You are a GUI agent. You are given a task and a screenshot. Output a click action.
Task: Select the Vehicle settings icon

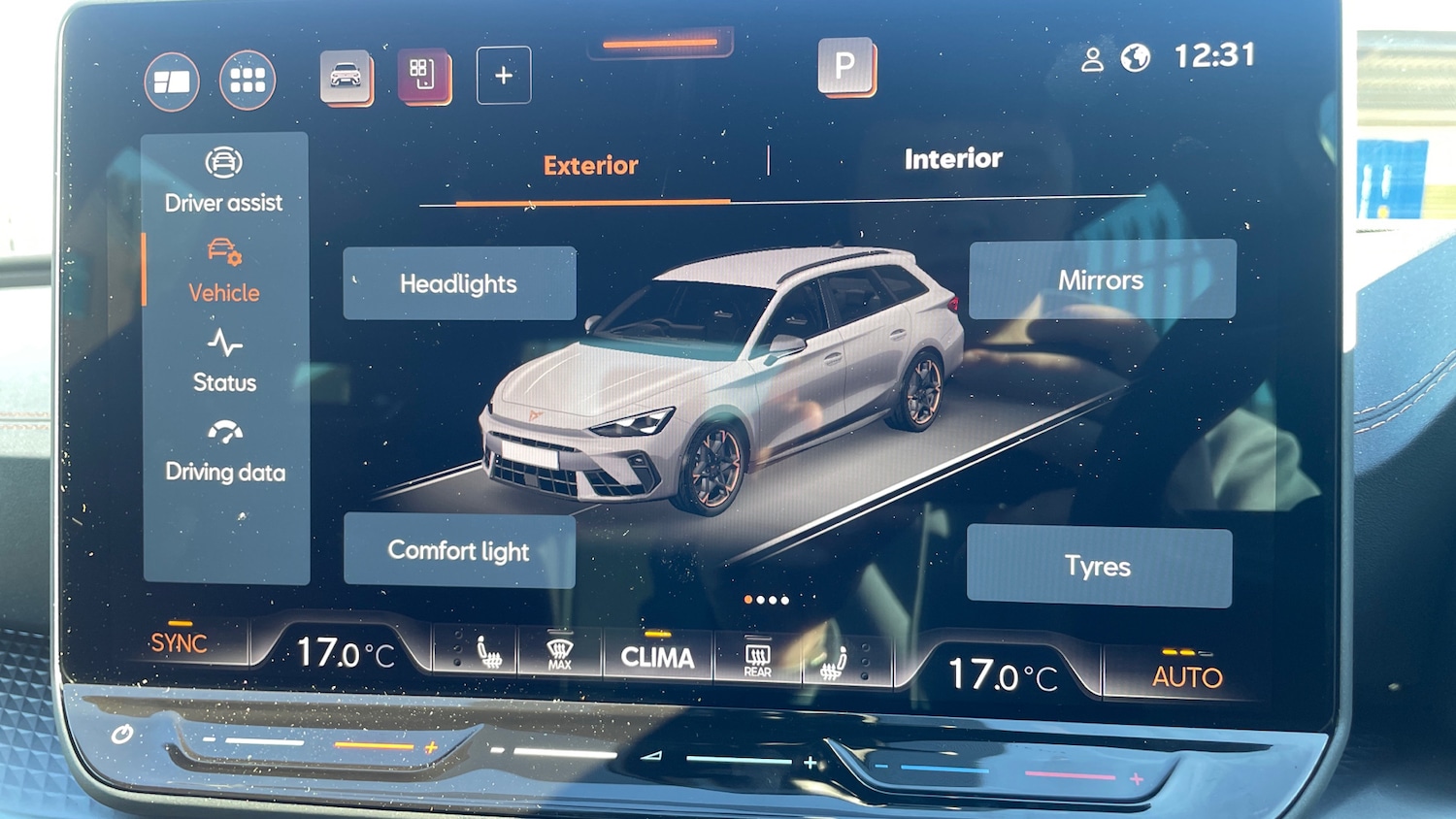pos(223,272)
